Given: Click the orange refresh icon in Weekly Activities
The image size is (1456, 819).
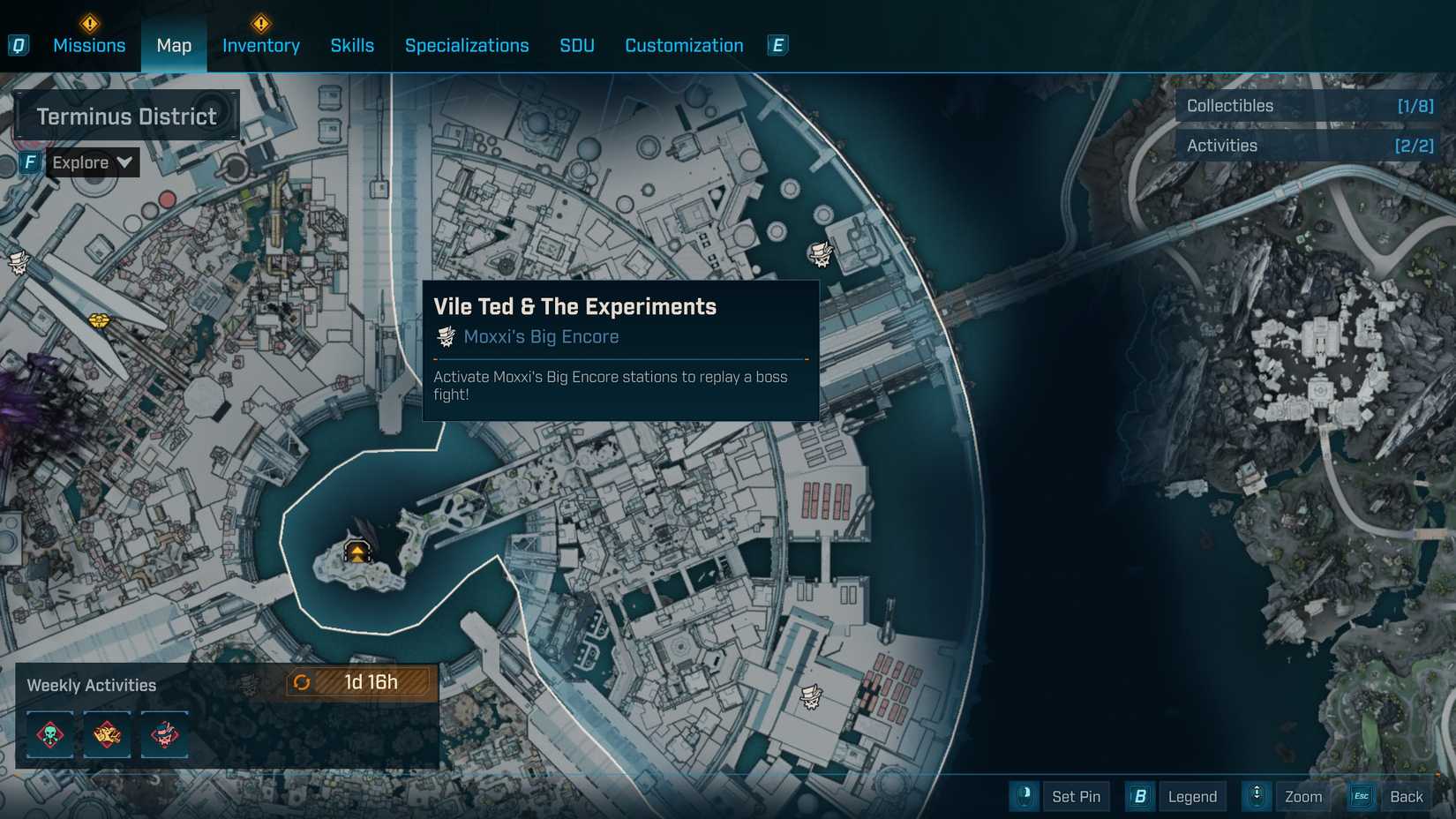Looking at the screenshot, I should coord(301,681).
